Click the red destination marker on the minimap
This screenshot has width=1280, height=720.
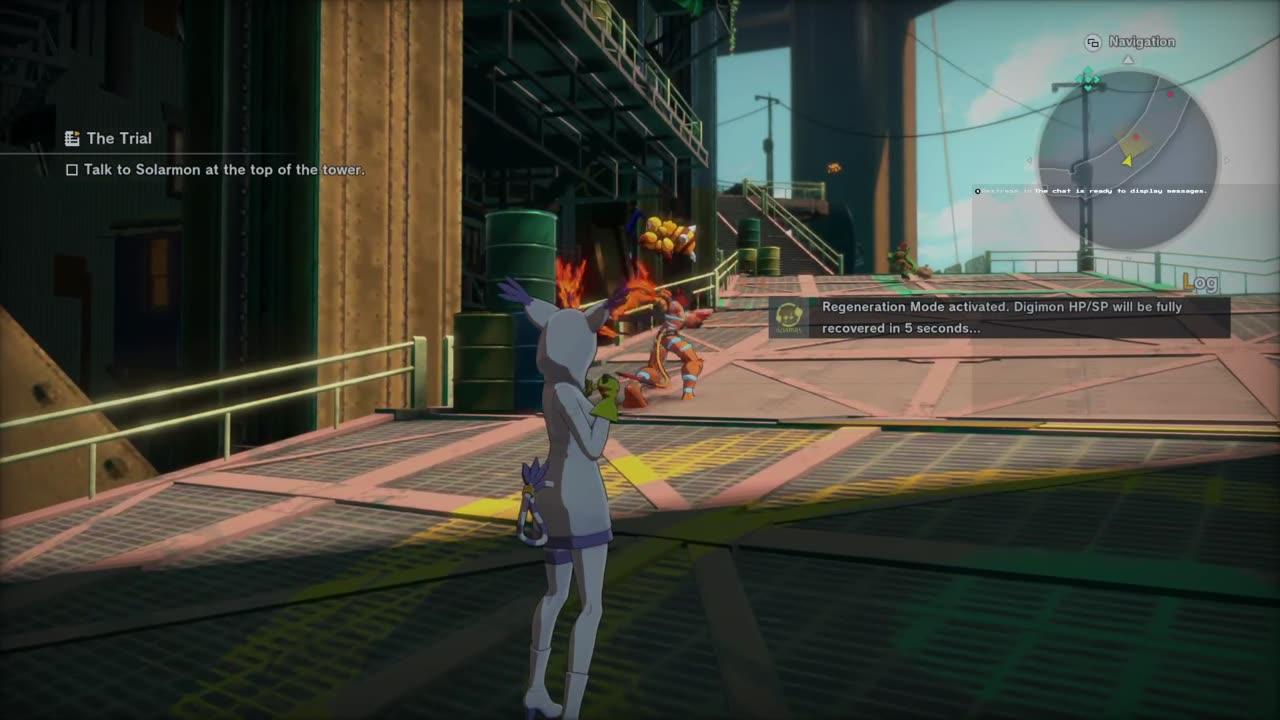click(x=1170, y=95)
